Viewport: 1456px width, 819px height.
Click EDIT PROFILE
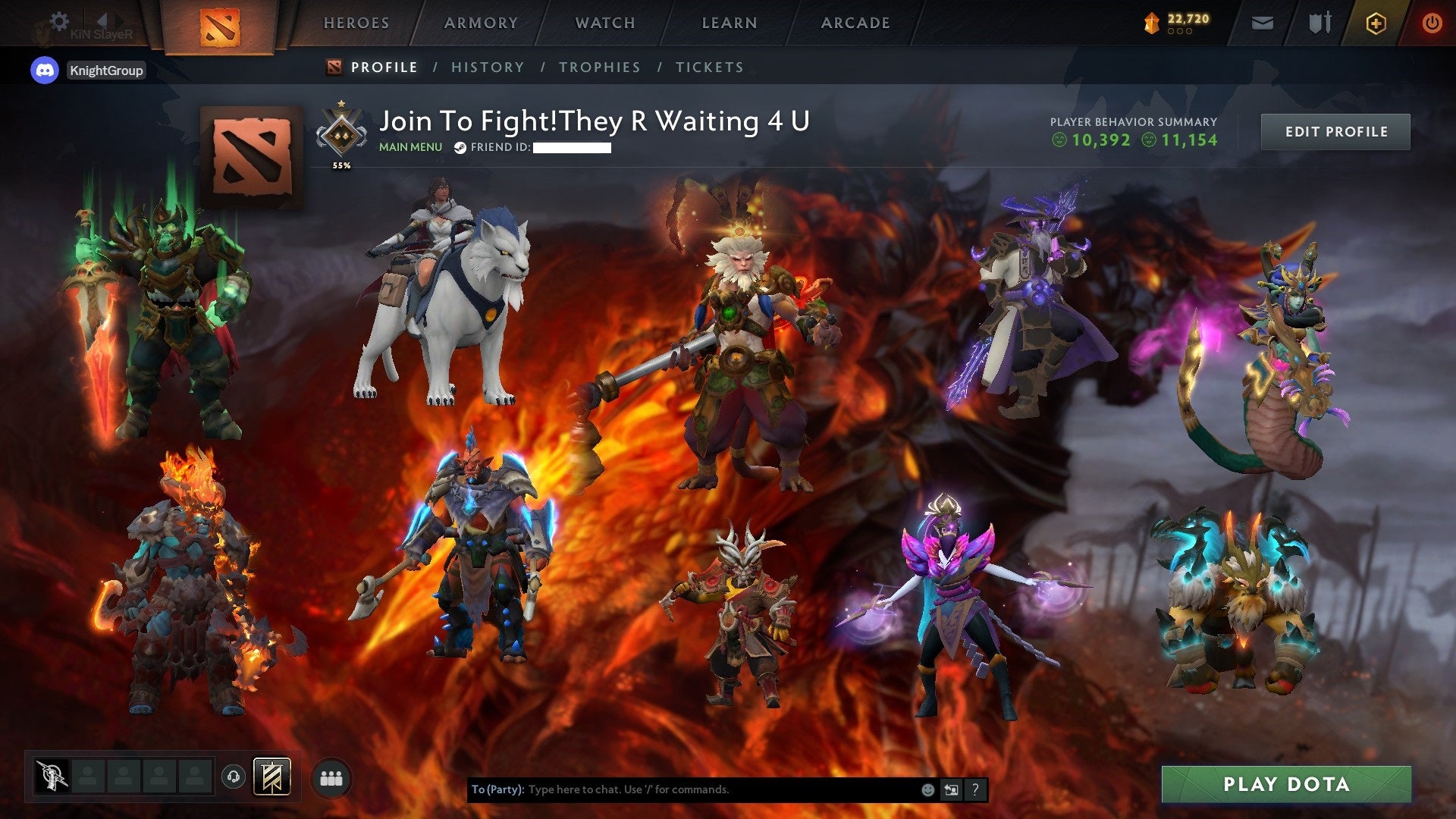1335,131
